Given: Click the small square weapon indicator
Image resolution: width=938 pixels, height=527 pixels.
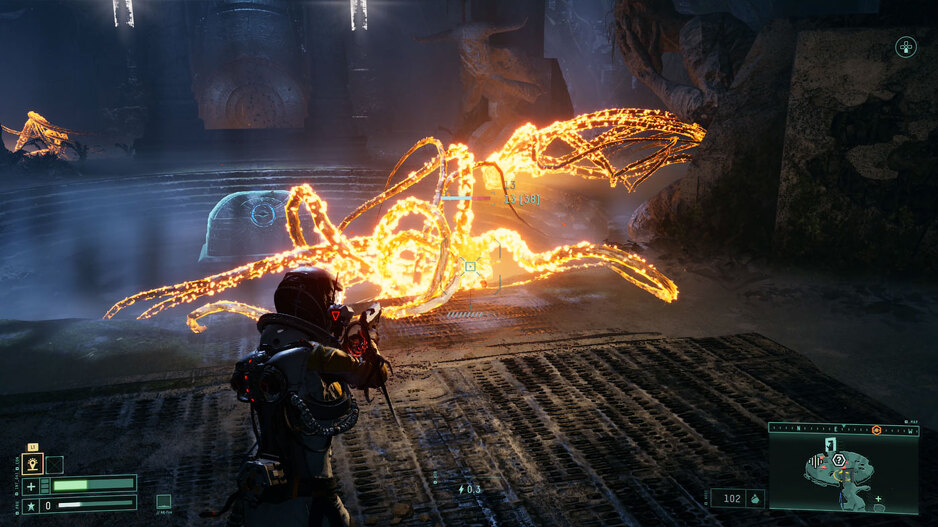Looking at the screenshot, I should pos(164,502).
